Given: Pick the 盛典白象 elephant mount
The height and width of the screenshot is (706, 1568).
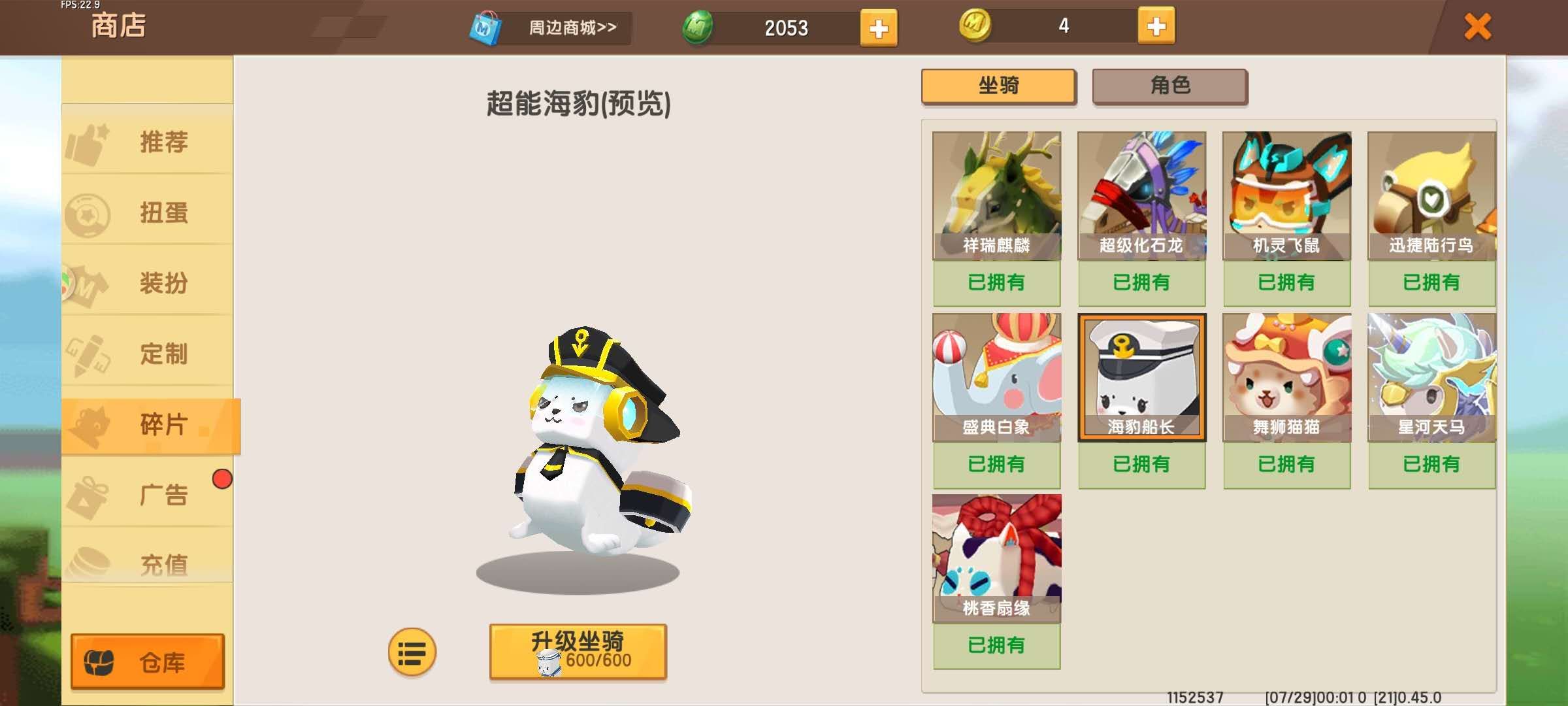Looking at the screenshot, I should (x=996, y=378).
